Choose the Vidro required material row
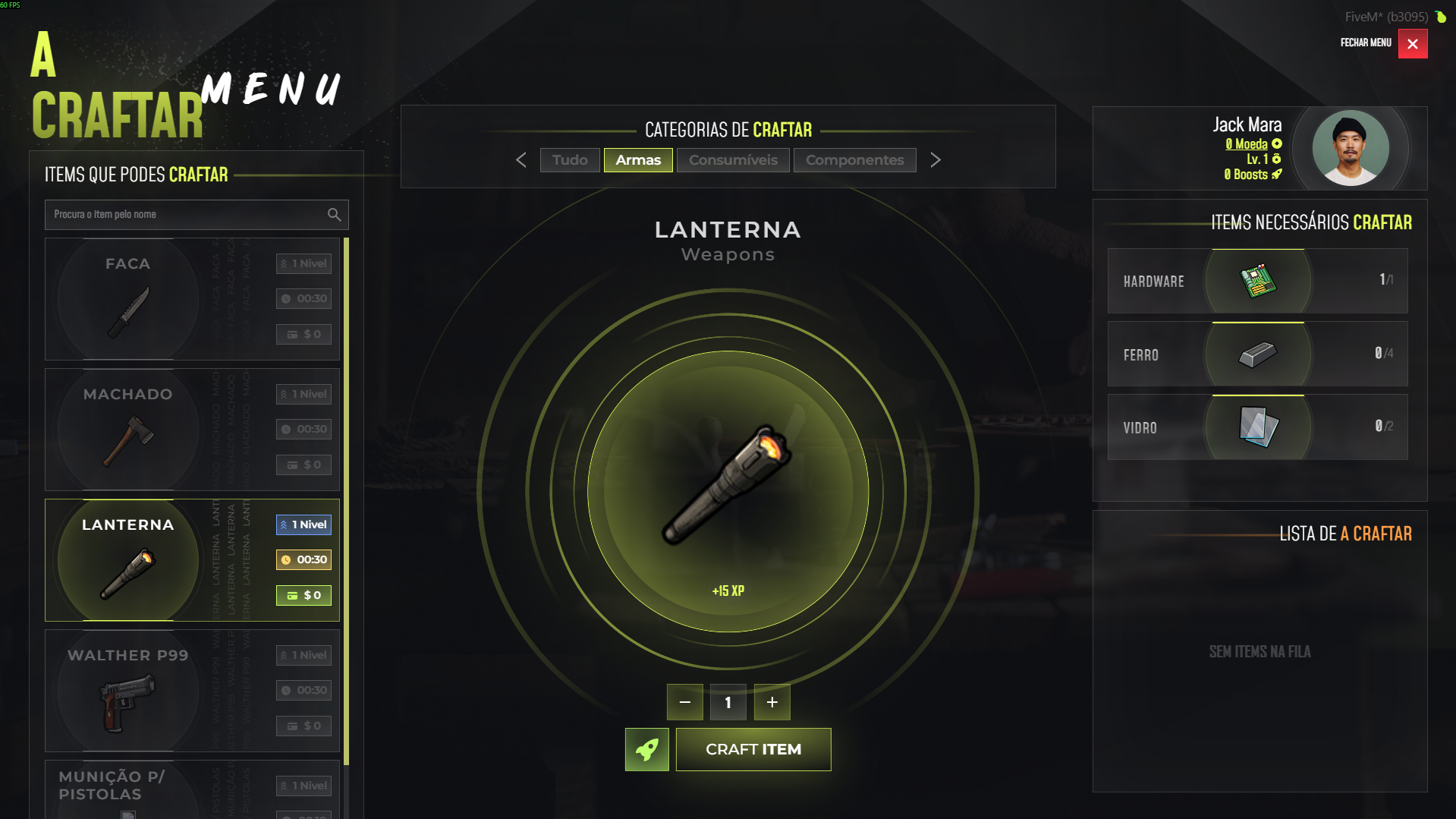 [1257, 427]
